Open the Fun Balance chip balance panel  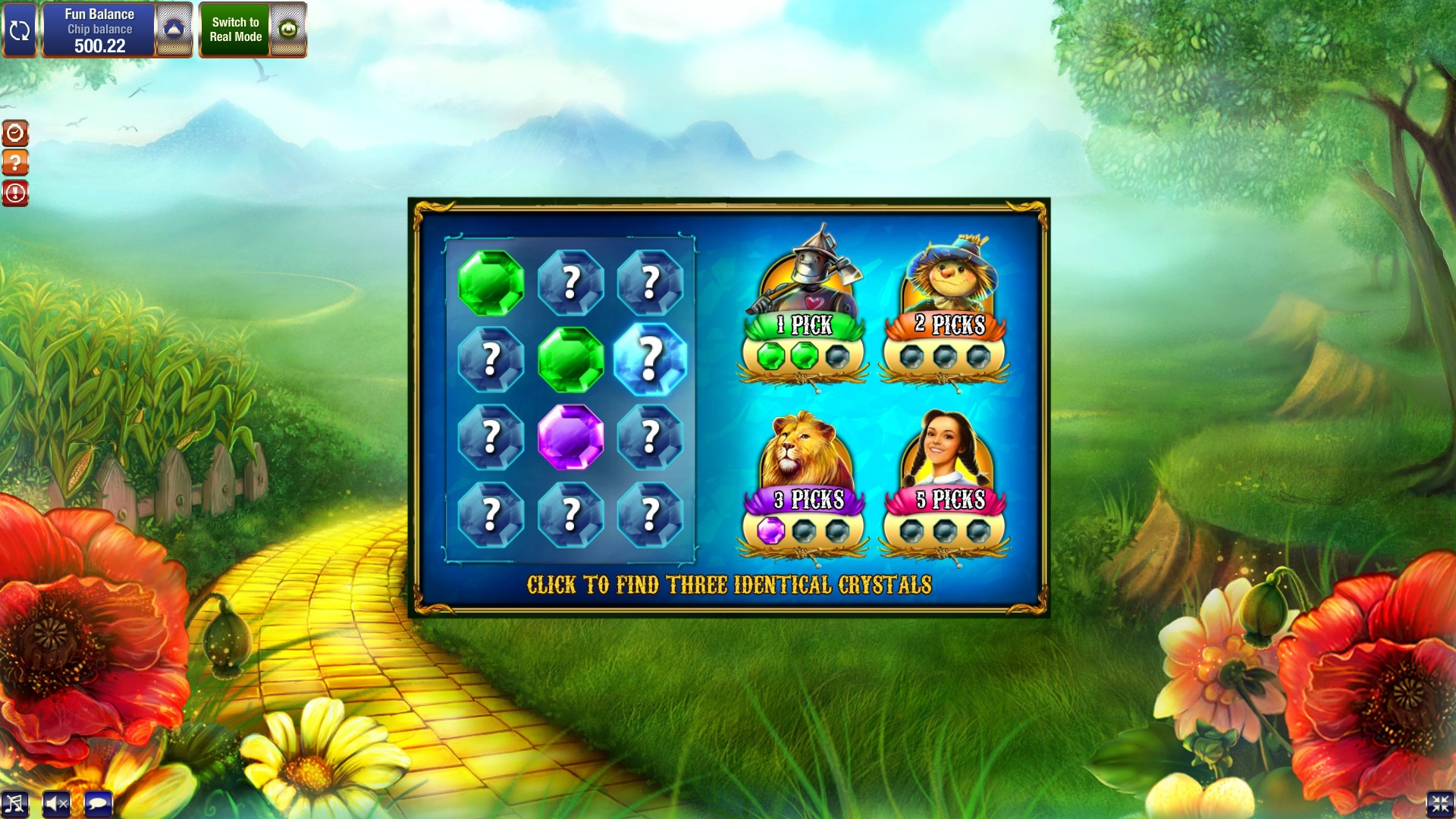pyautogui.click(x=99, y=30)
